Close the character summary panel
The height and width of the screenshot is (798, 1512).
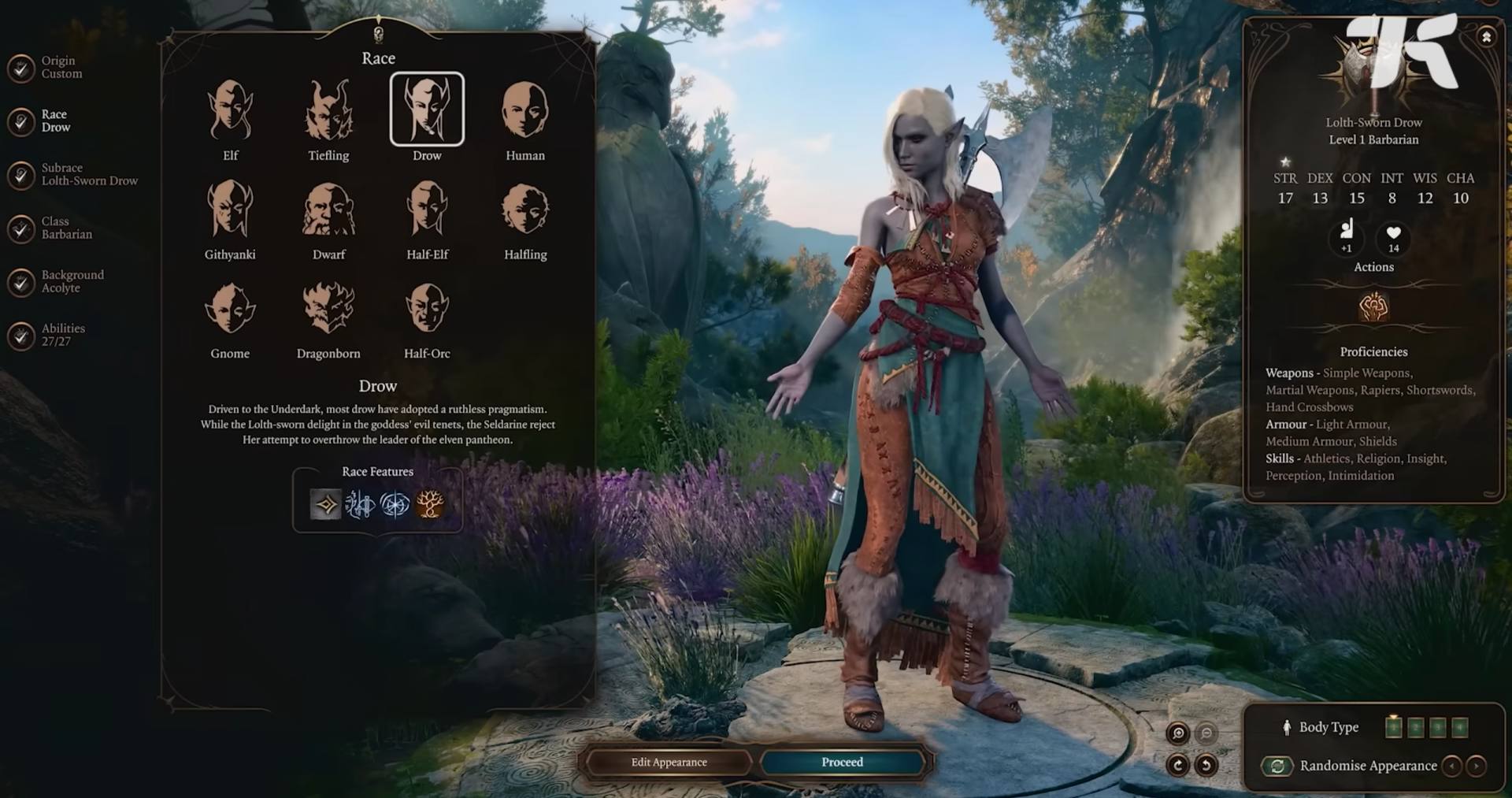click(1486, 37)
